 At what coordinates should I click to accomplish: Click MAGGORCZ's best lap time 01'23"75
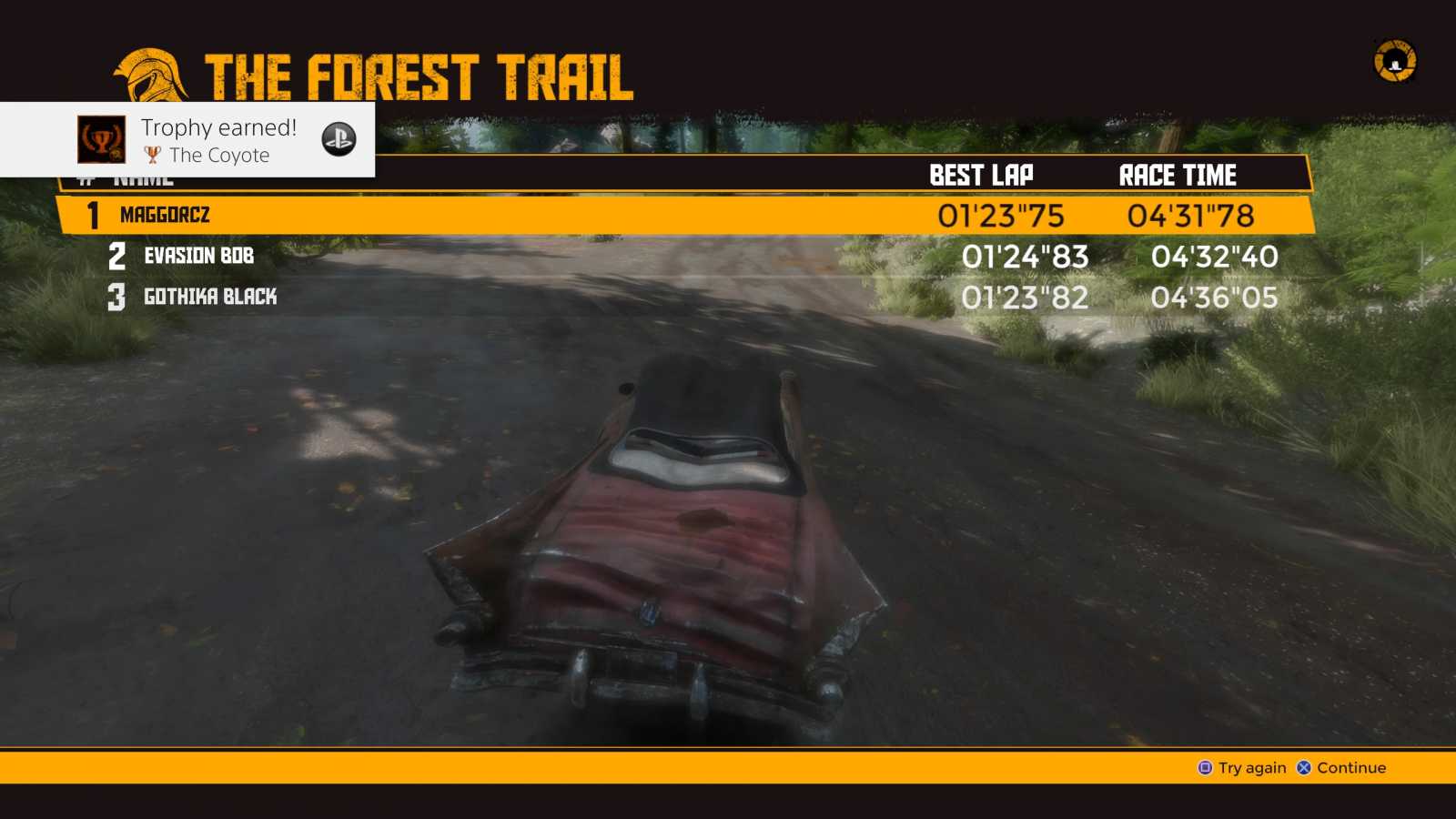point(1001,215)
